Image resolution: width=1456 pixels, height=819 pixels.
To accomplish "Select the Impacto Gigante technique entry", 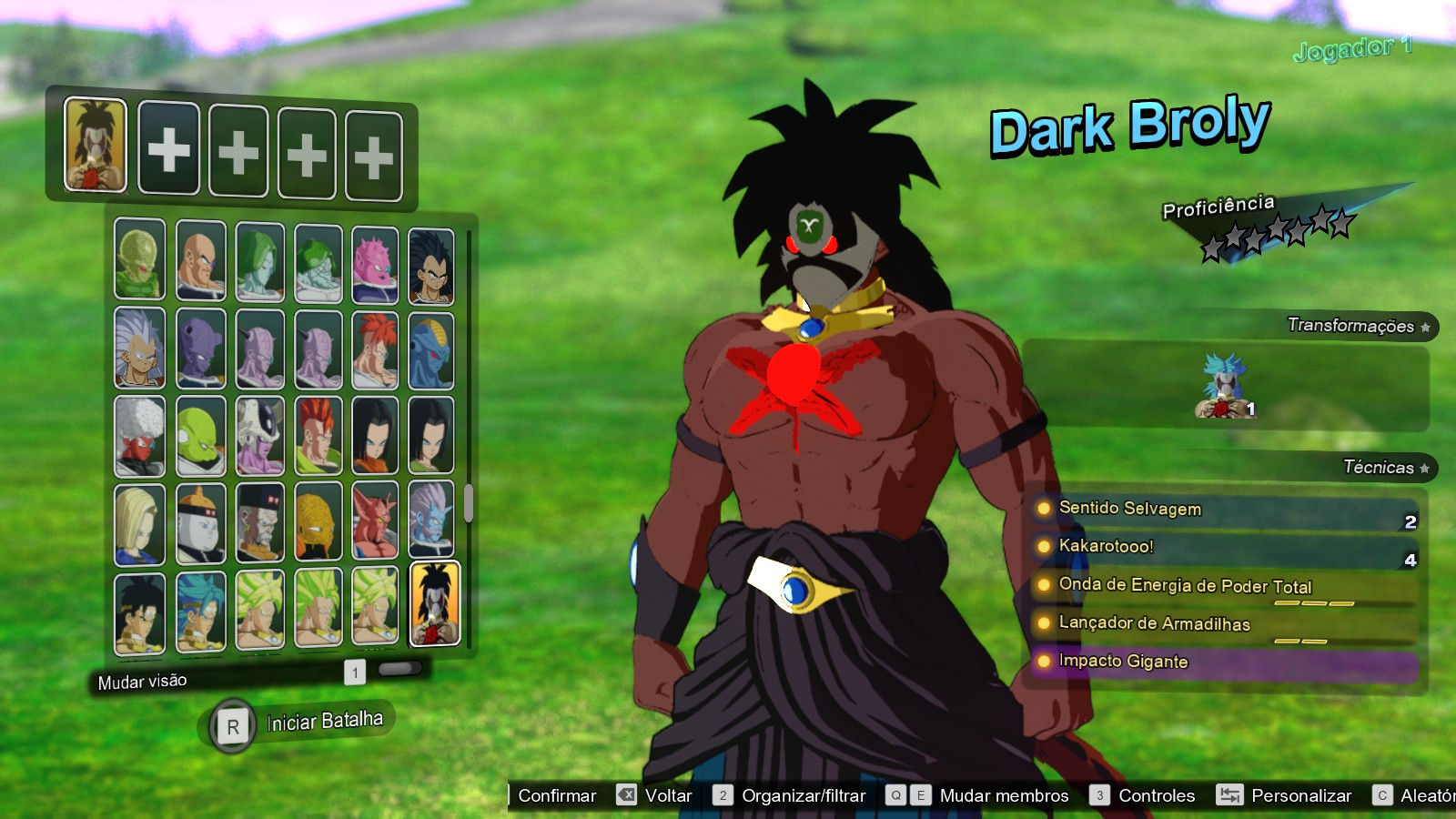I will pyautogui.click(x=1121, y=662).
